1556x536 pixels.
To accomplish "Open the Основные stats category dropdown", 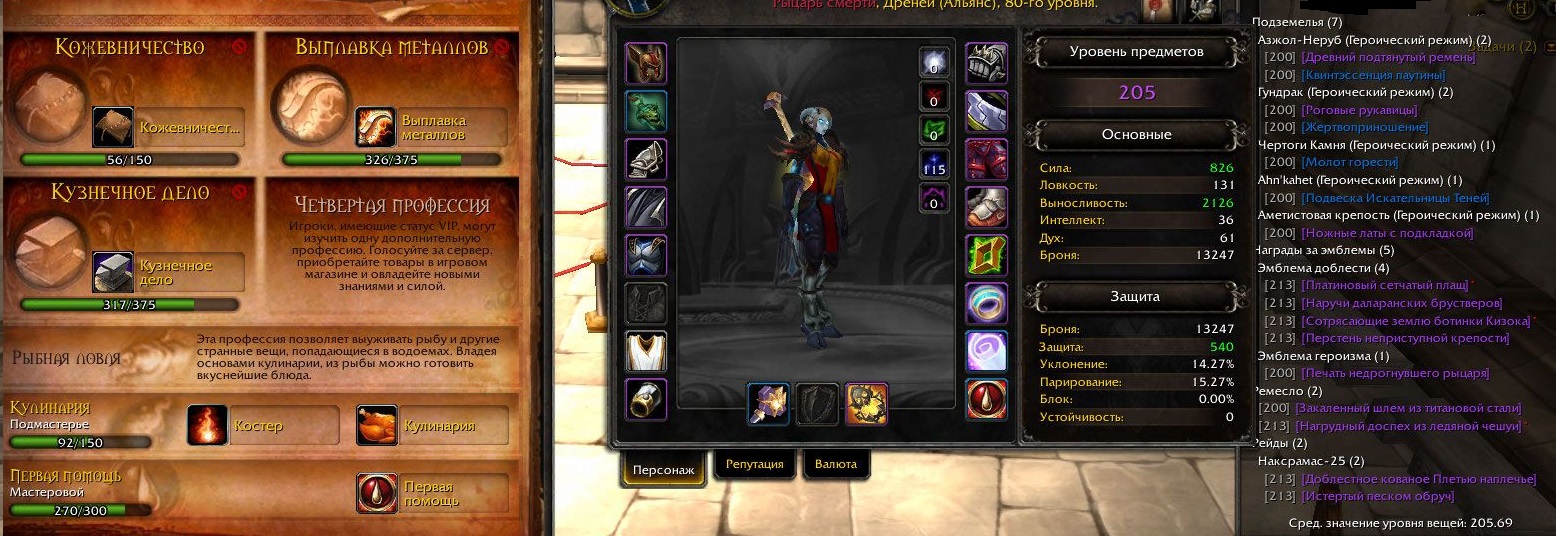I will [1136, 135].
